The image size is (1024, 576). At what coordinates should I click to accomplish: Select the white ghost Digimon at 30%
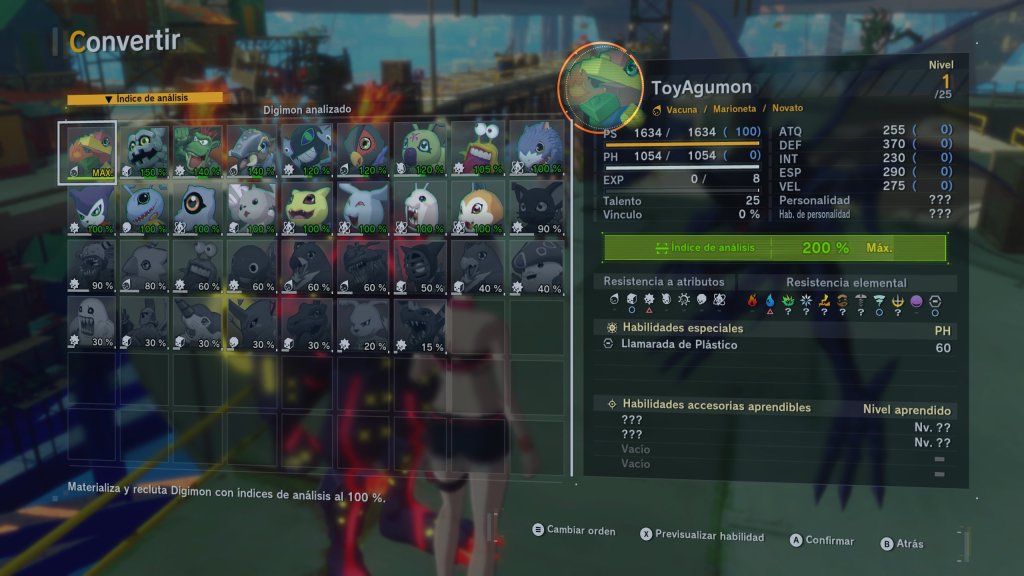[x=89, y=323]
